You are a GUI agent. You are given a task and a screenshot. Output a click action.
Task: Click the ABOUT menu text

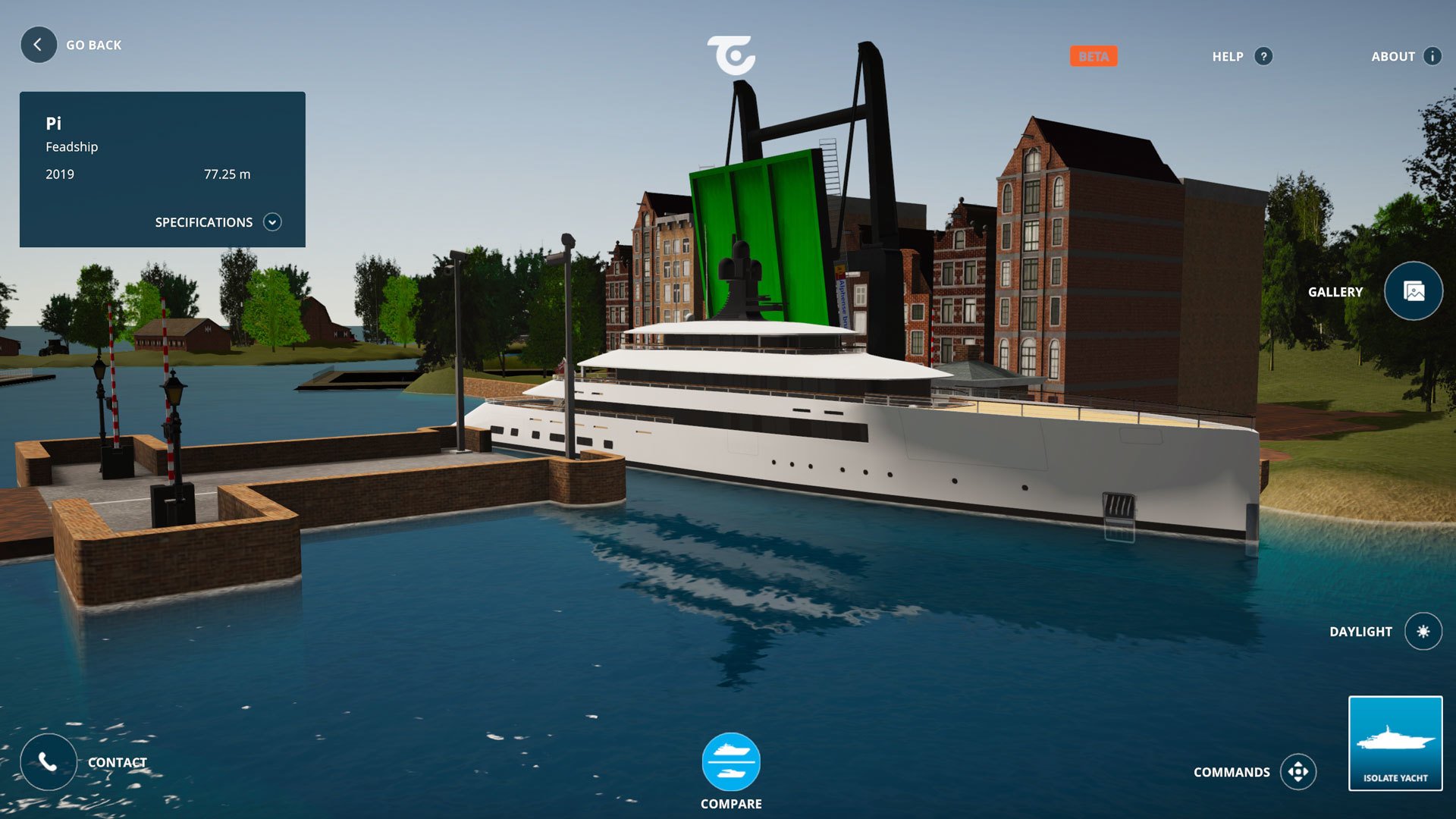pyautogui.click(x=1394, y=56)
